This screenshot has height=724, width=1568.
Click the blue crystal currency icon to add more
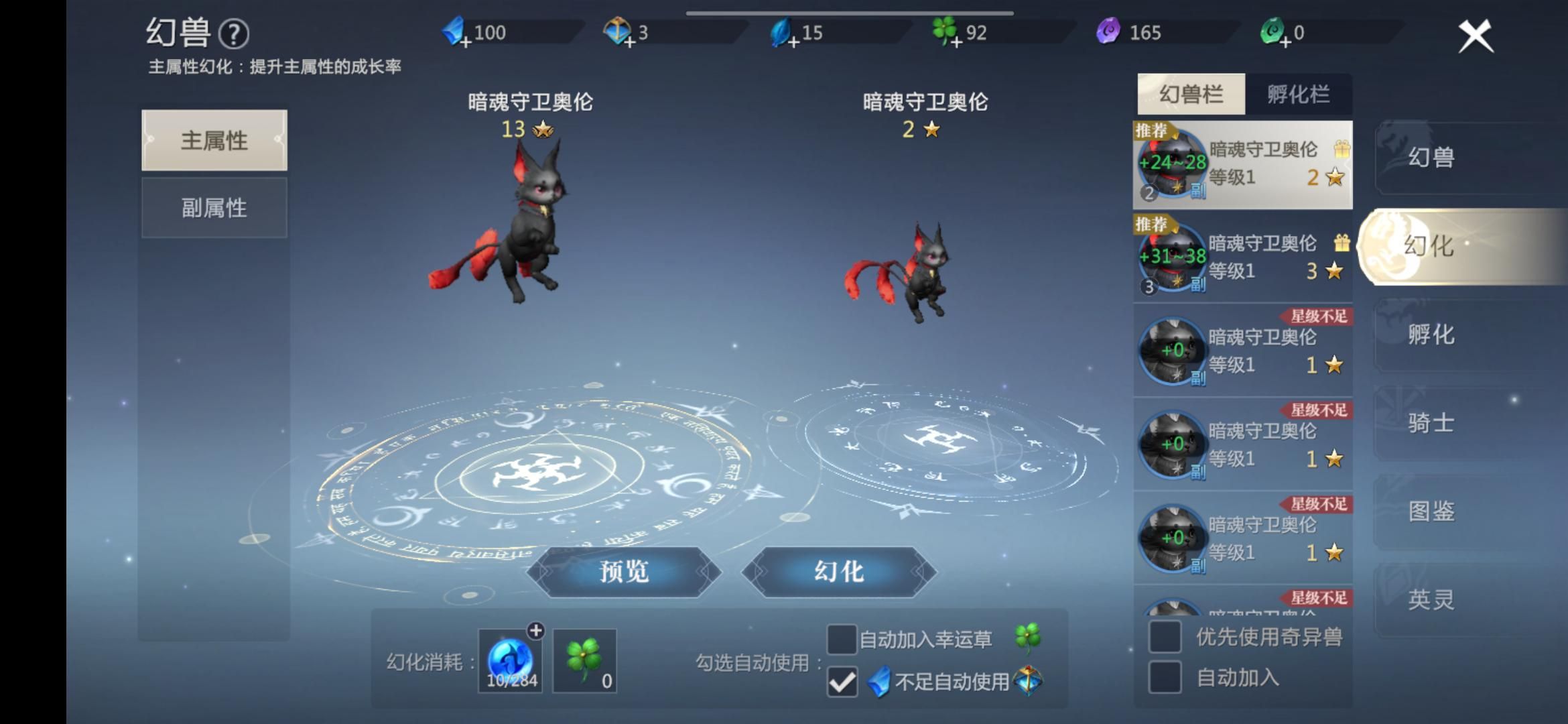[454, 31]
